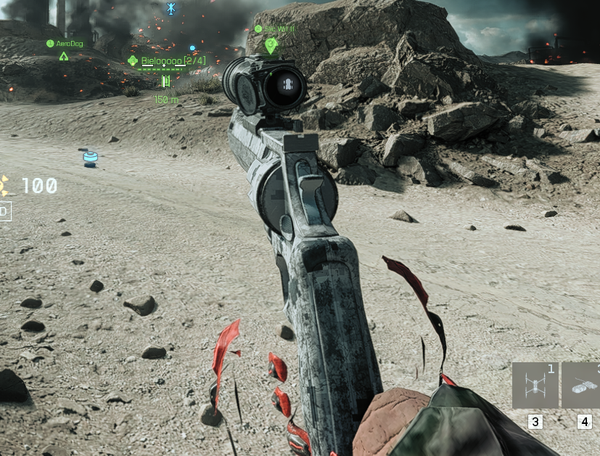
Task: Select the quadcopter drone gadget slot
Action: [x=535, y=386]
